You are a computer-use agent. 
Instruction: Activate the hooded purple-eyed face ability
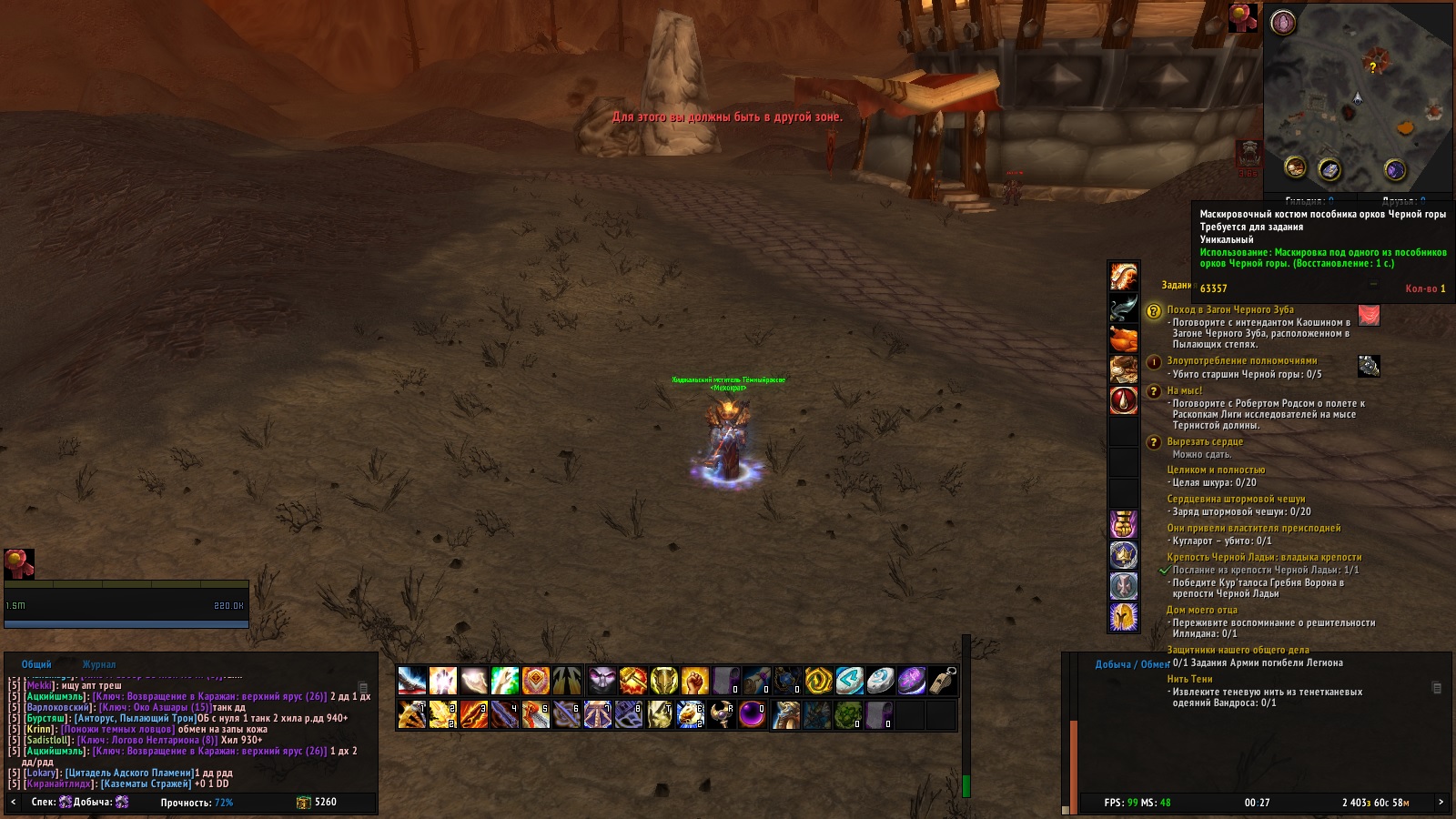point(602,681)
